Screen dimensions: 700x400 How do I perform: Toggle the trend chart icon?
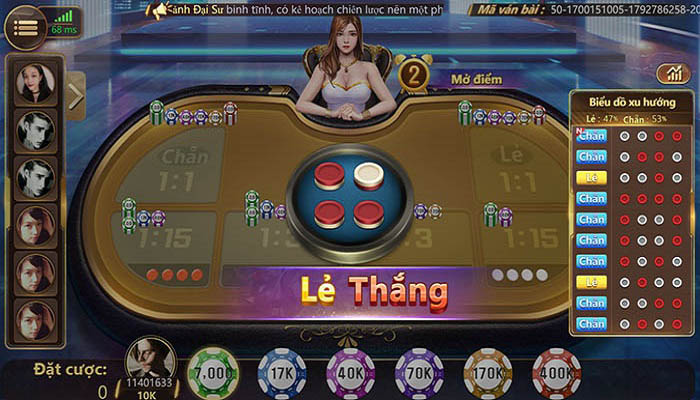[x=668, y=74]
